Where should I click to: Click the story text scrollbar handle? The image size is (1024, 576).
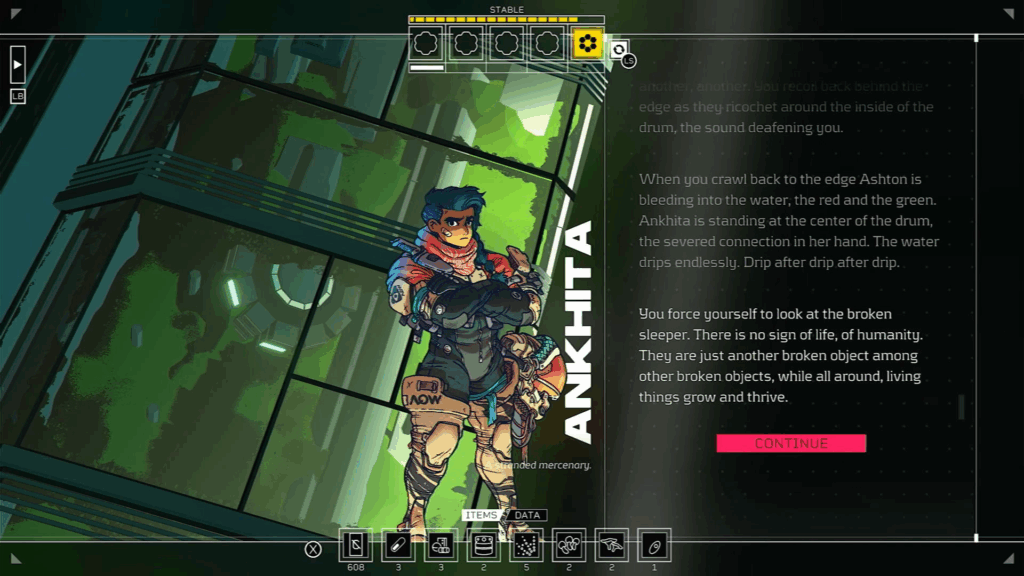pos(961,406)
